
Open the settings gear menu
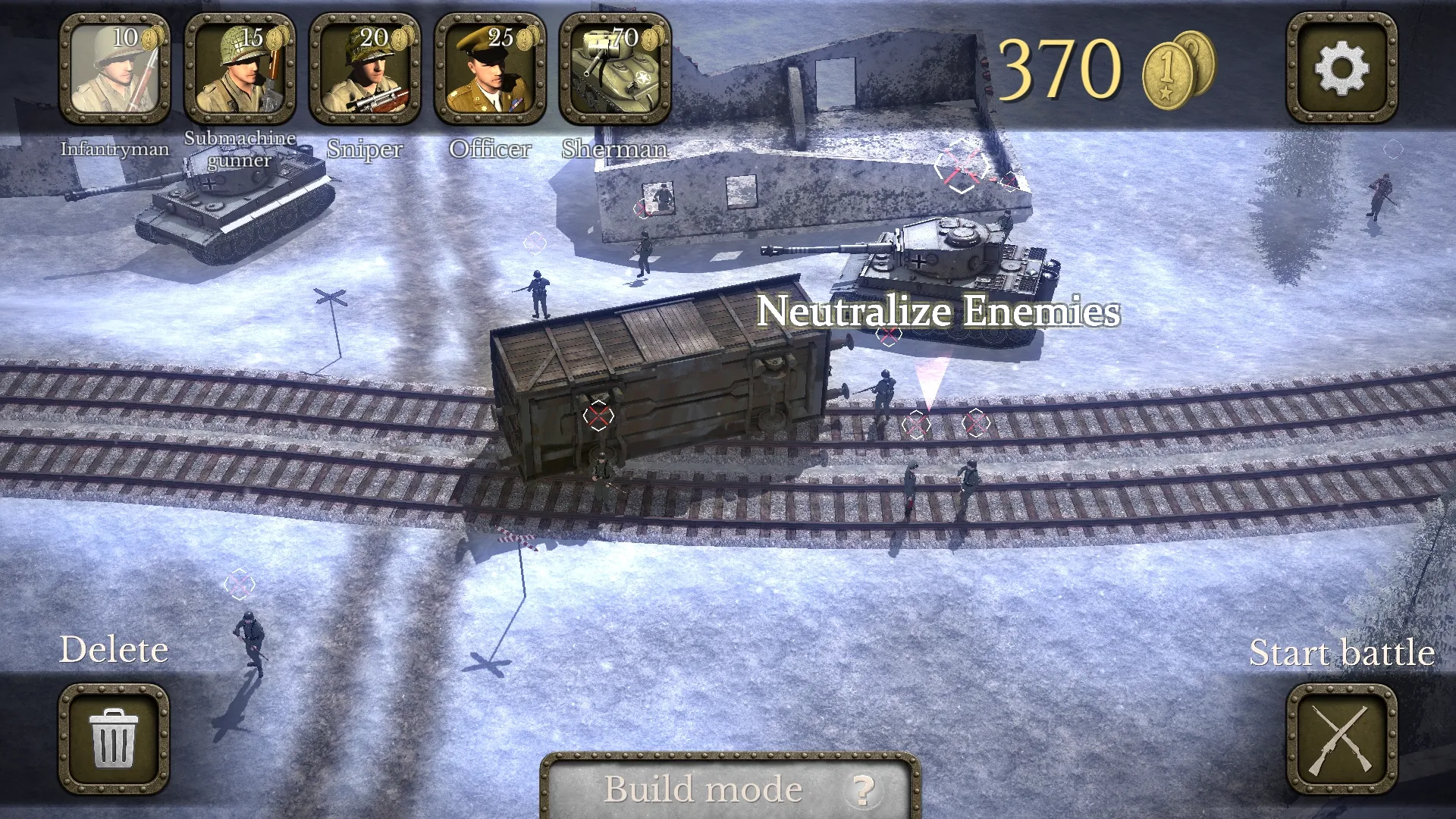pos(1341,68)
